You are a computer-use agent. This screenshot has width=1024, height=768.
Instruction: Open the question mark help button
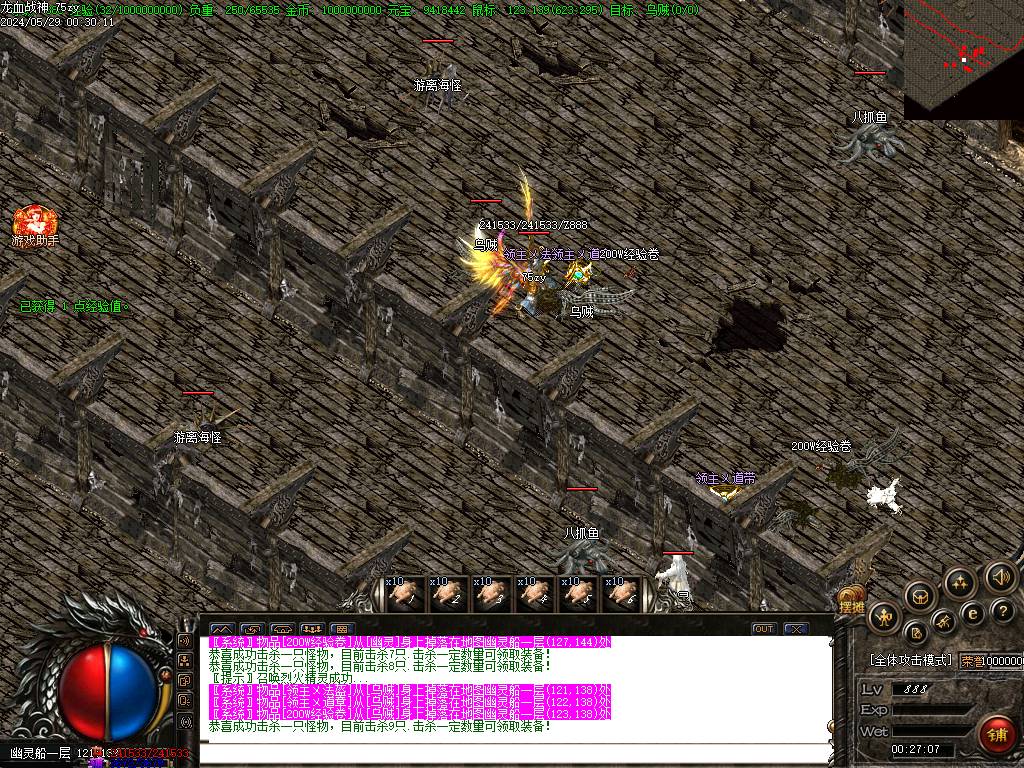[x=1002, y=610]
